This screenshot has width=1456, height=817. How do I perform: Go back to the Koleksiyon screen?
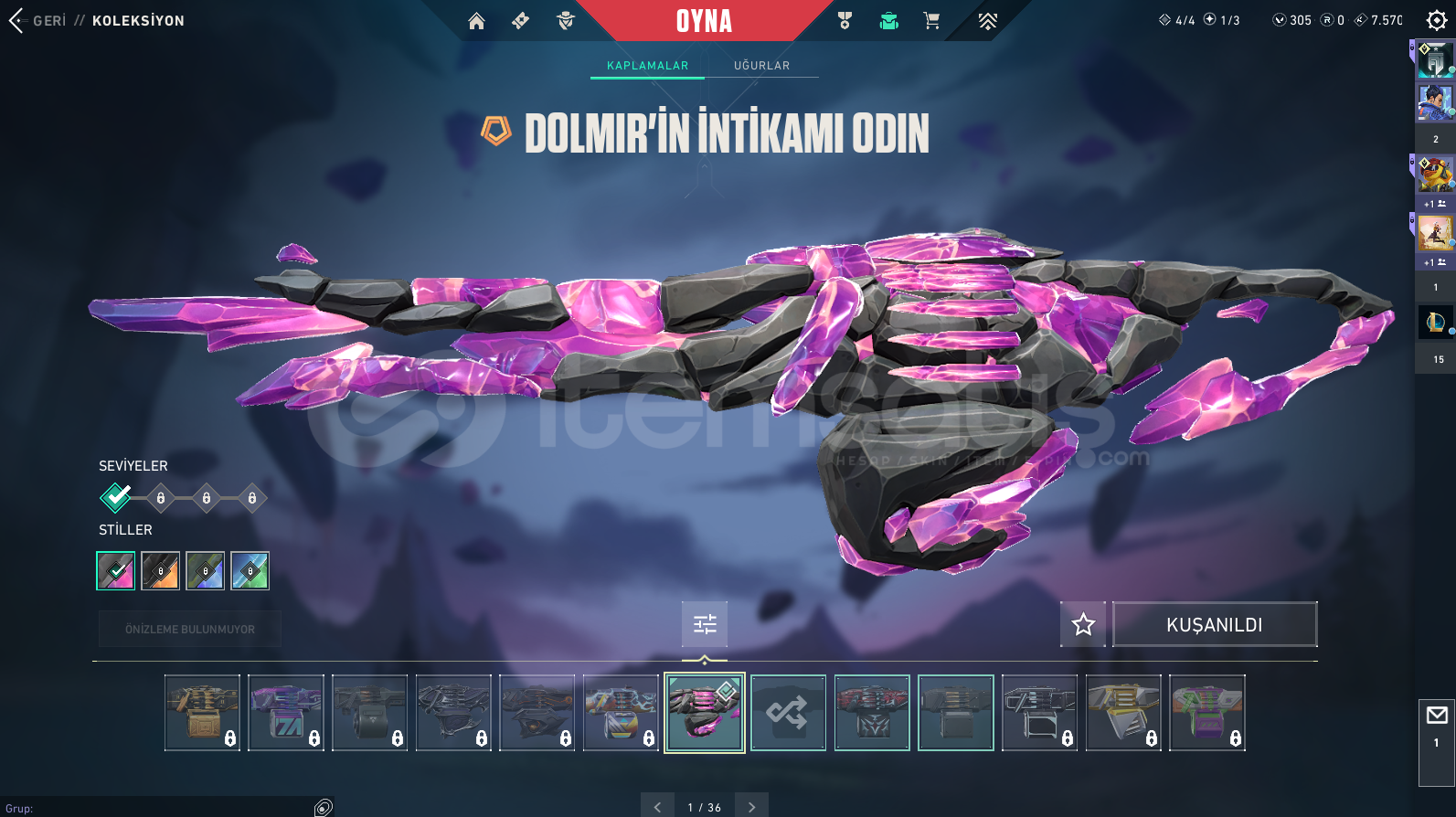[18, 20]
